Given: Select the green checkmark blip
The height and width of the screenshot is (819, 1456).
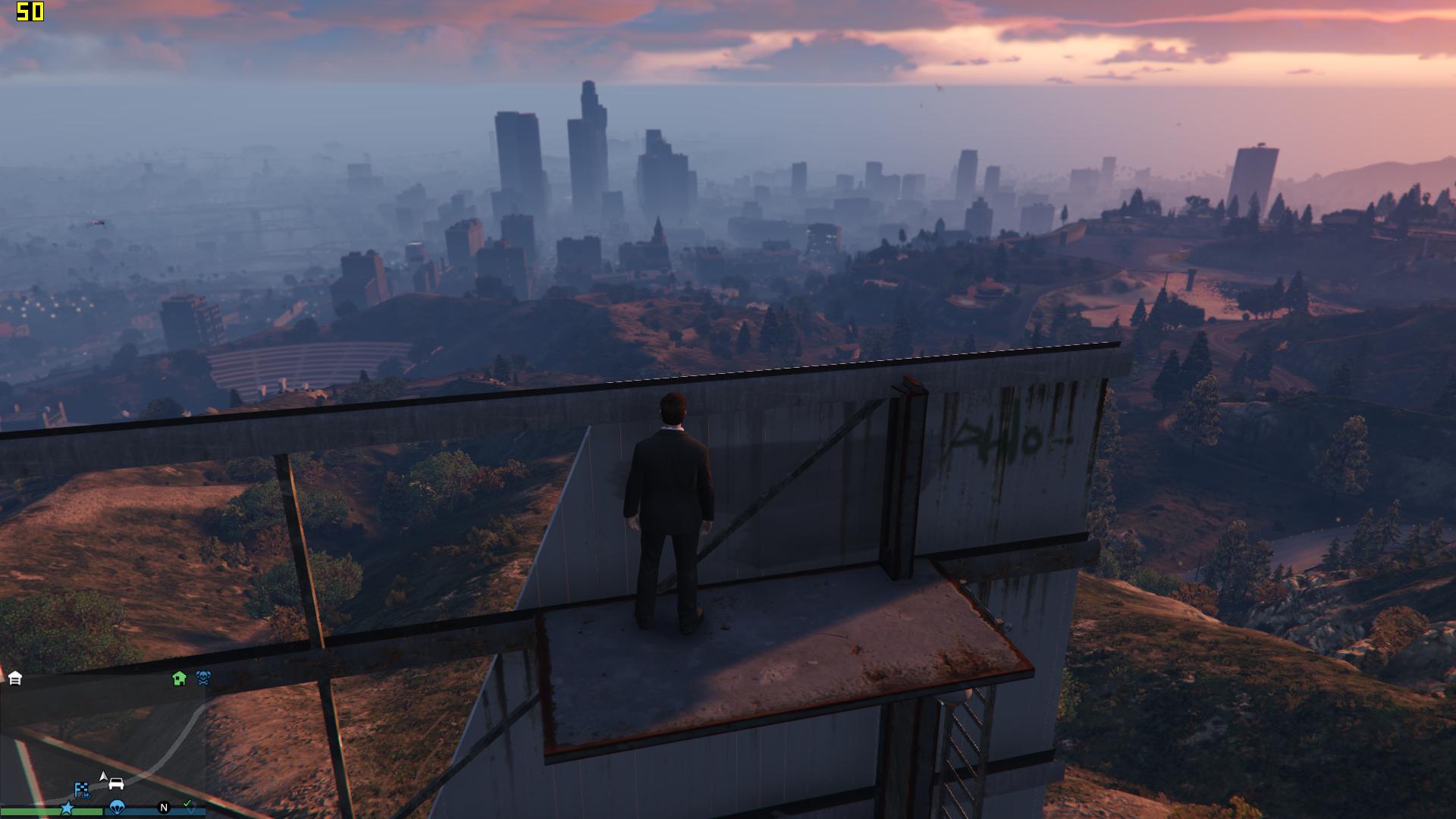Looking at the screenshot, I should coord(188,805).
